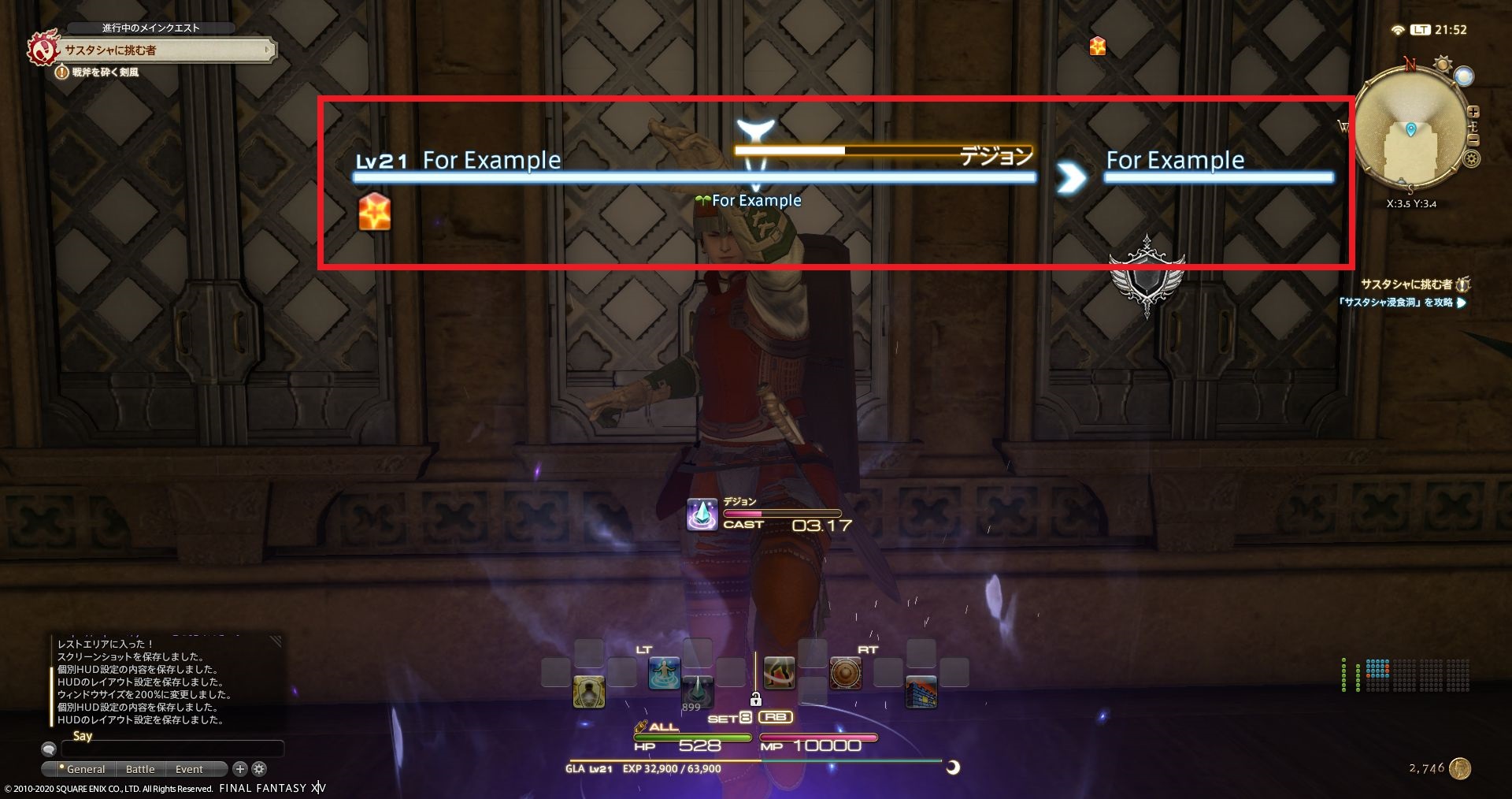The image size is (1512, 799).
Task: Open minimap settings gear
Action: click(1471, 159)
